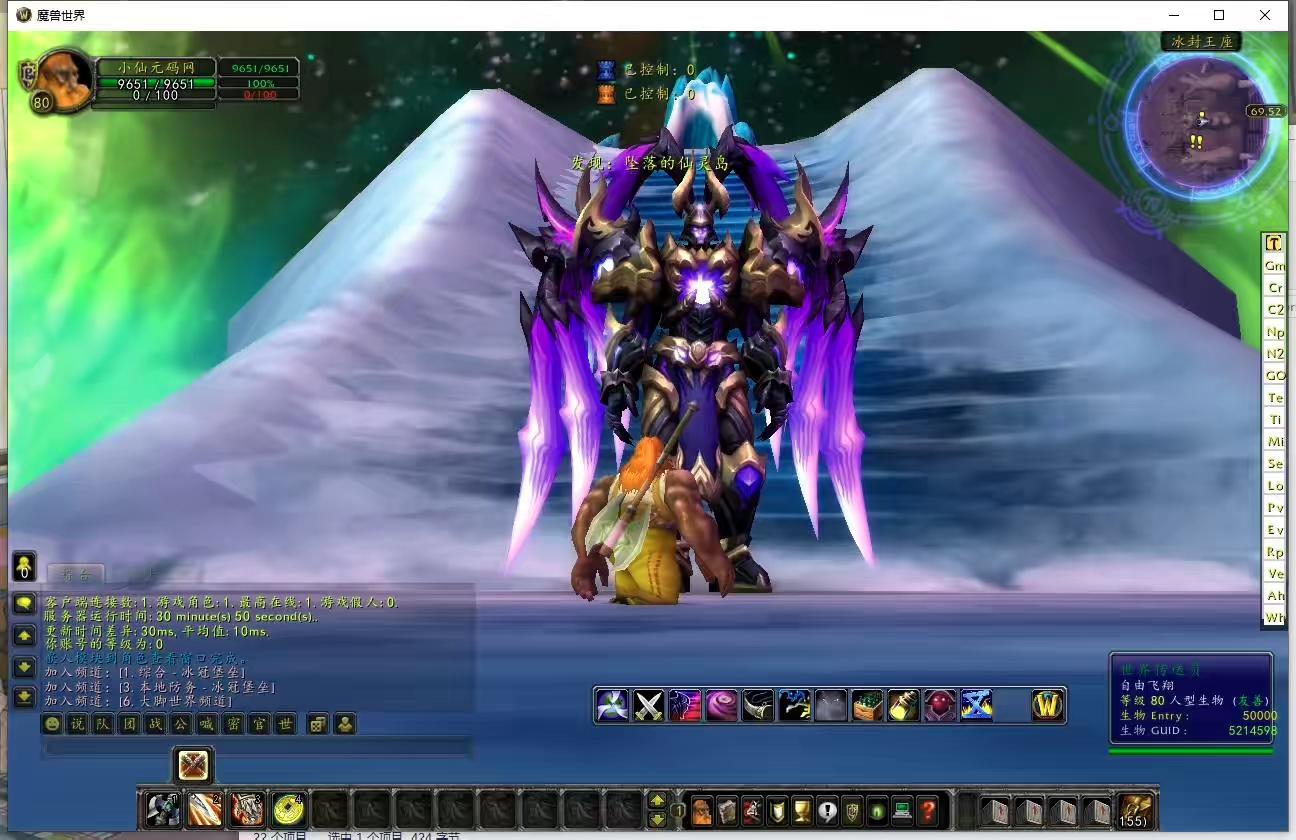Switch to the first chat tab
This screenshot has height=840, width=1296.
click(x=76, y=574)
